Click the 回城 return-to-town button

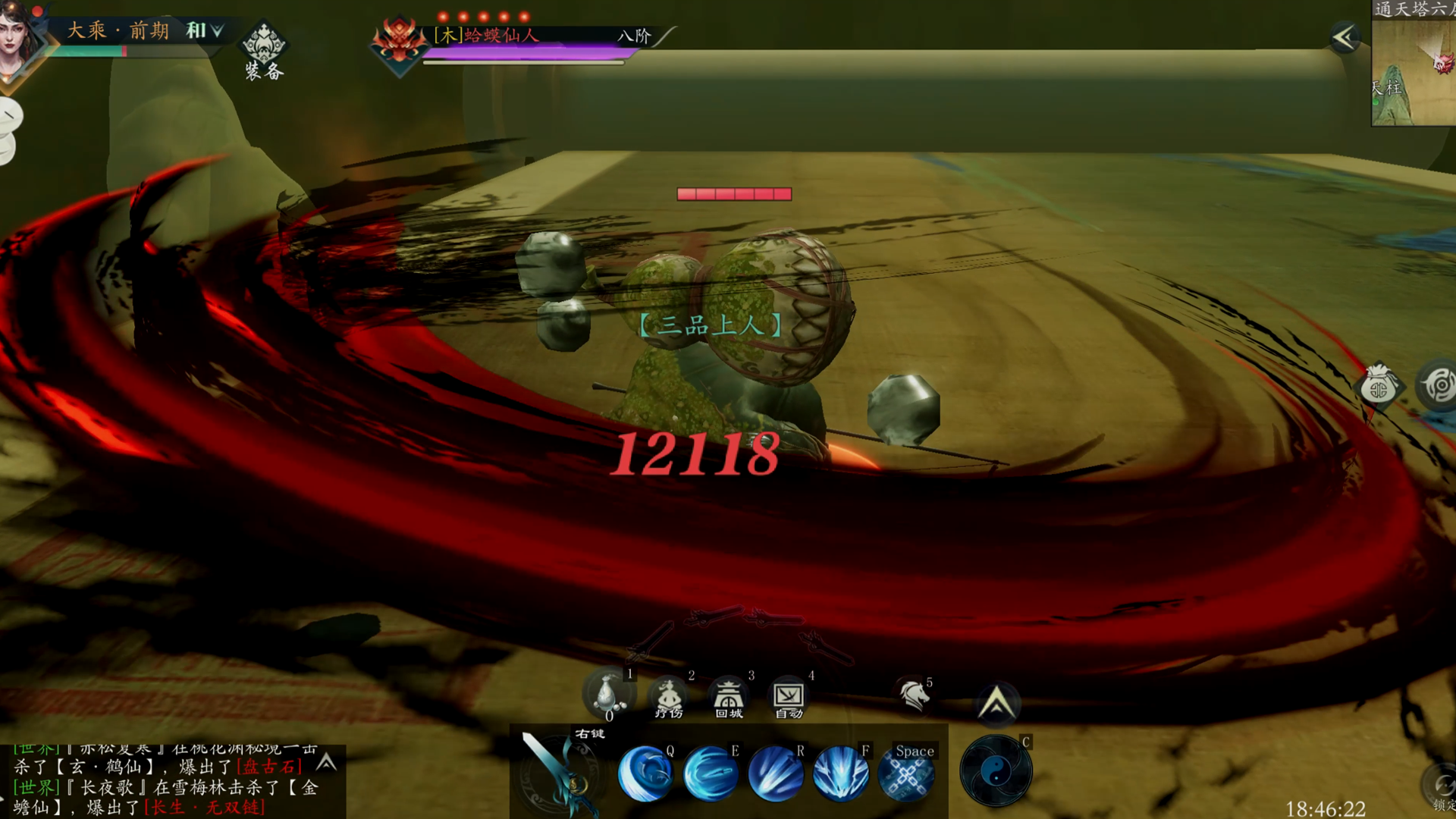(728, 696)
